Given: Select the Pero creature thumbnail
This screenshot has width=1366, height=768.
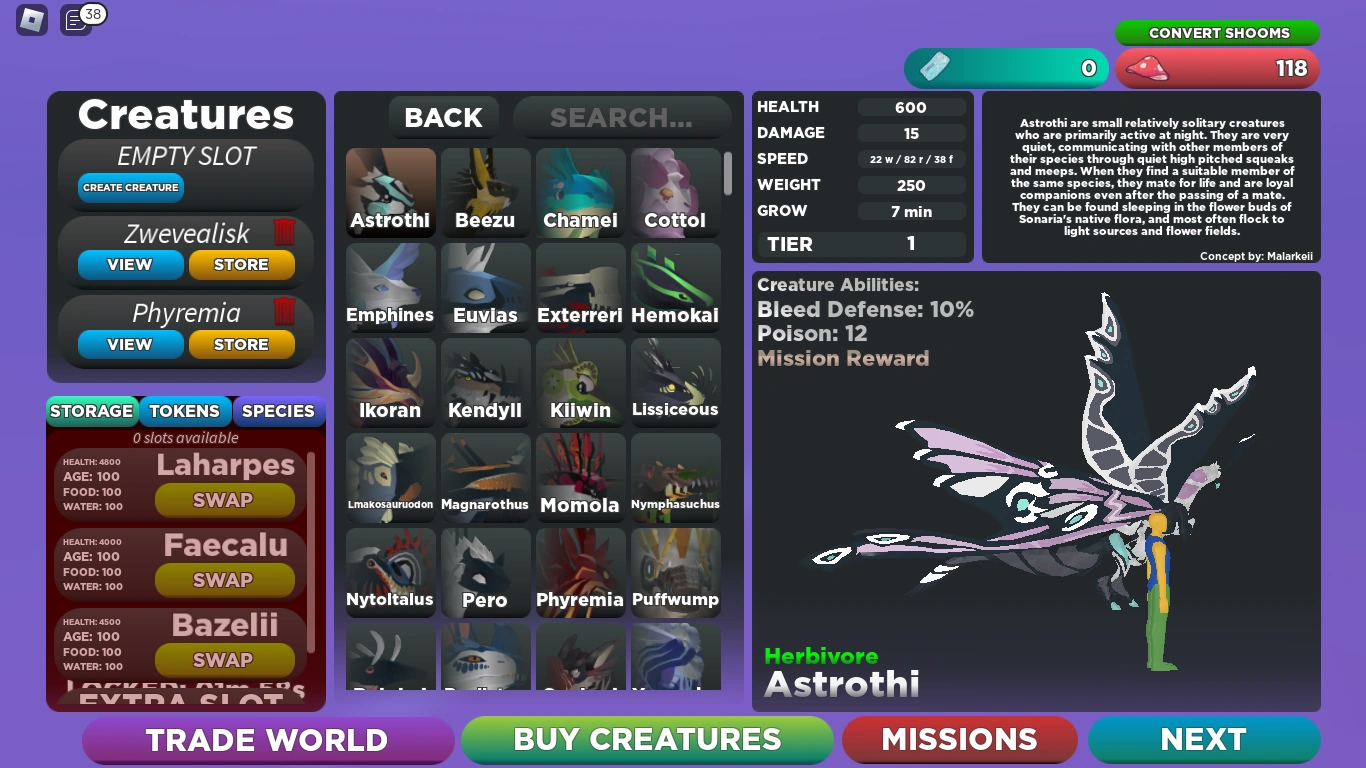Looking at the screenshot, I should [x=485, y=572].
